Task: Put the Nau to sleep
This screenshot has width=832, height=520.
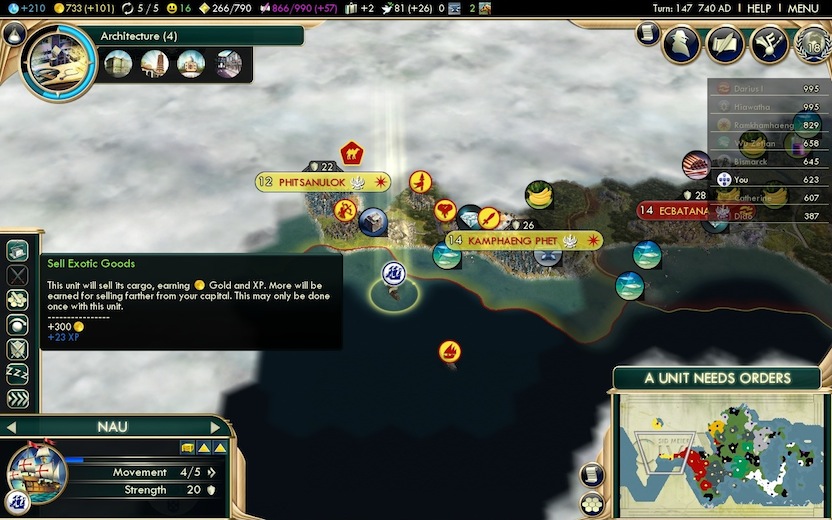Action: tap(17, 374)
